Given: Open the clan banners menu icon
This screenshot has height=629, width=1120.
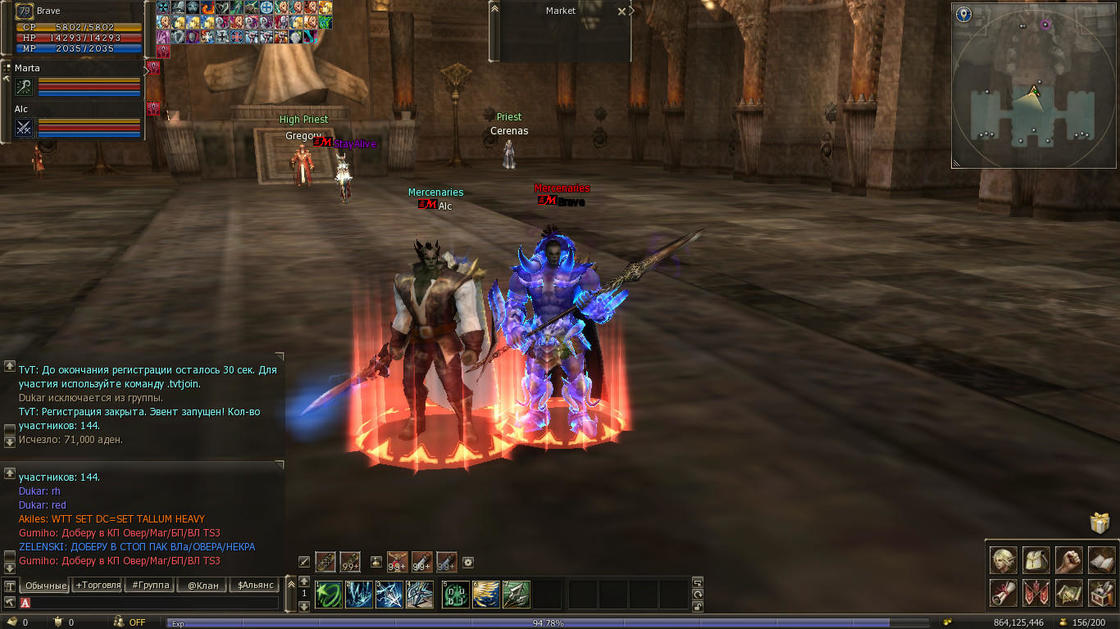Looking at the screenshot, I should 1036,593.
